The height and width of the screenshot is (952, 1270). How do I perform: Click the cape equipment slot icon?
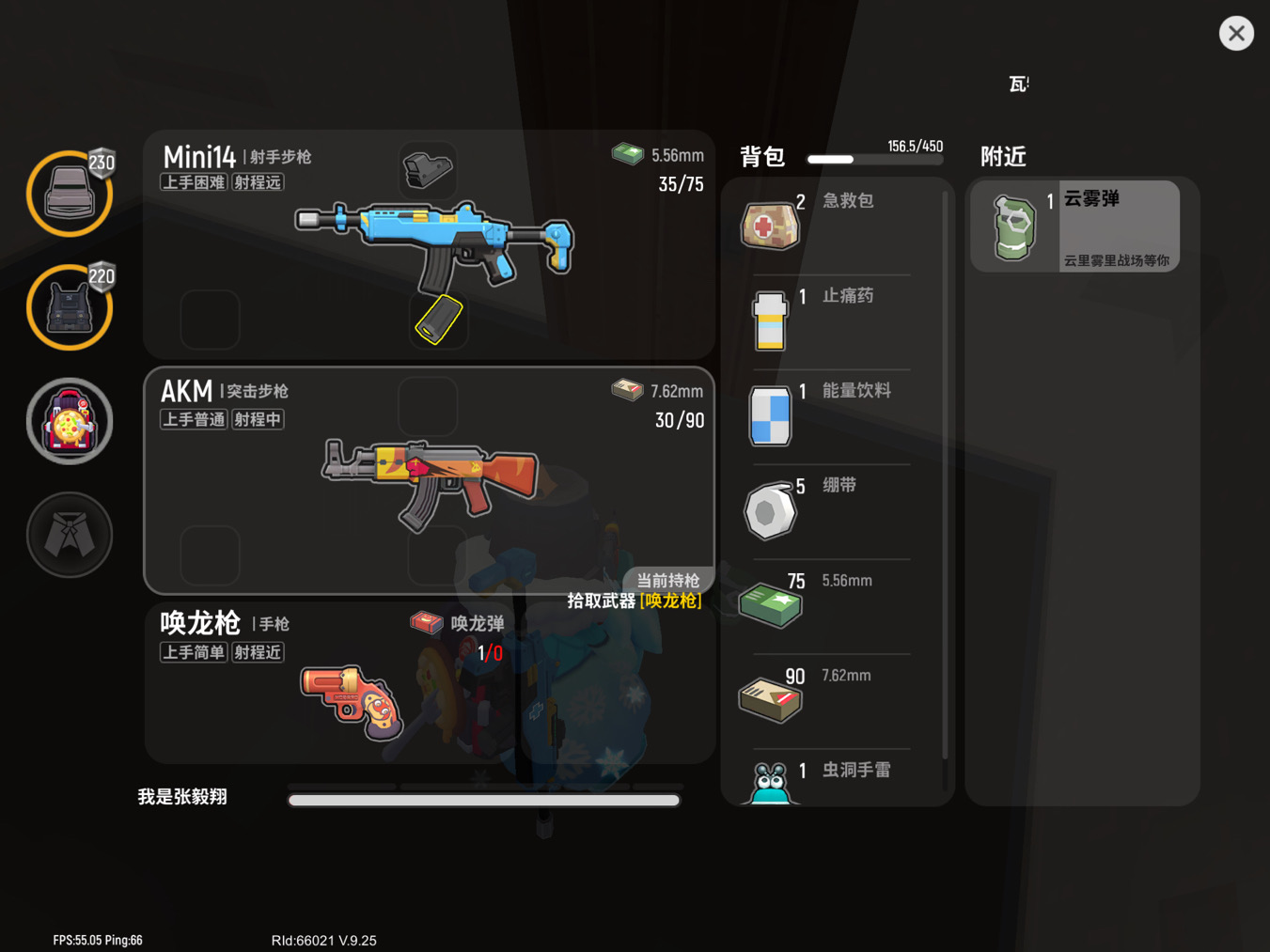point(69,534)
